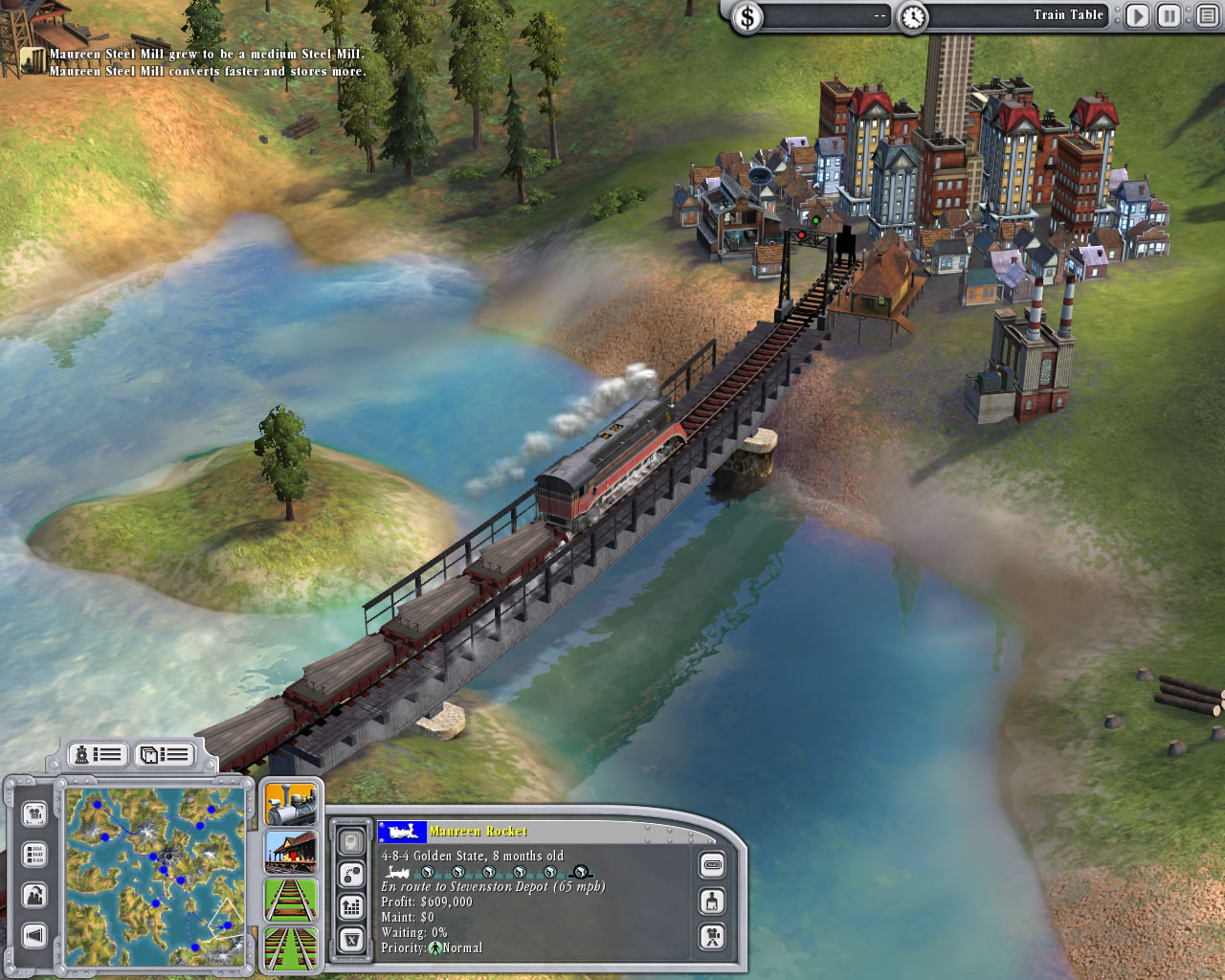
Task: Select the single track laying tool
Action: click(x=292, y=901)
